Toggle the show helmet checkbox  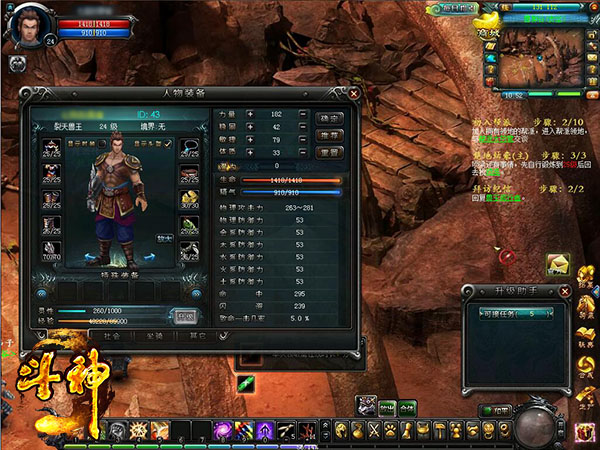point(167,144)
